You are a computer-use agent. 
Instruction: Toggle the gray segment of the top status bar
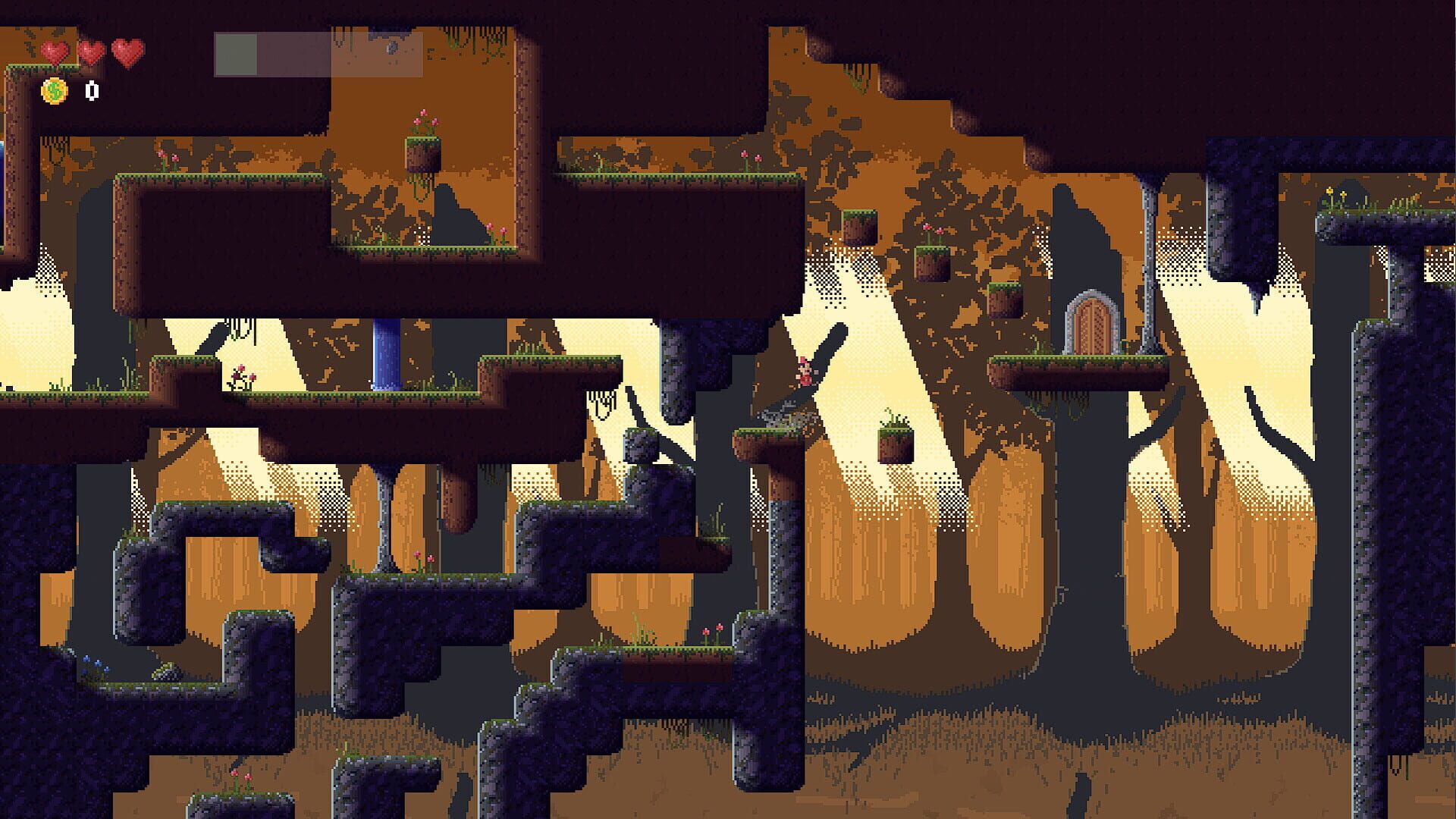[x=237, y=53]
